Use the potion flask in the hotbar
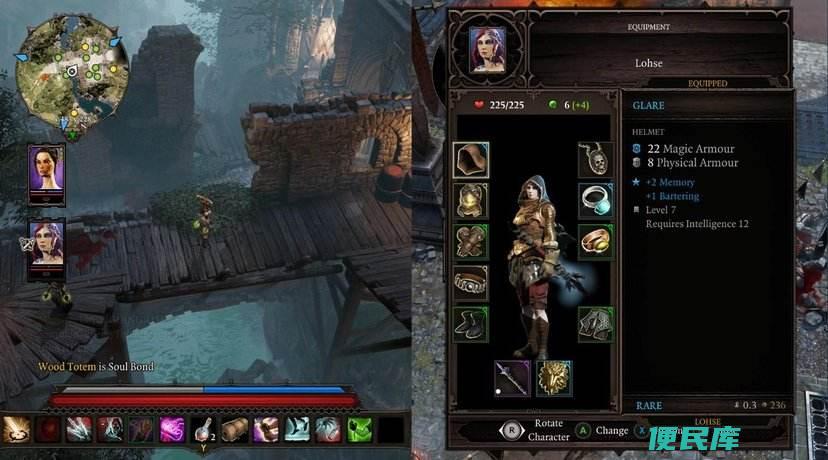828x460 pixels. (x=203, y=430)
